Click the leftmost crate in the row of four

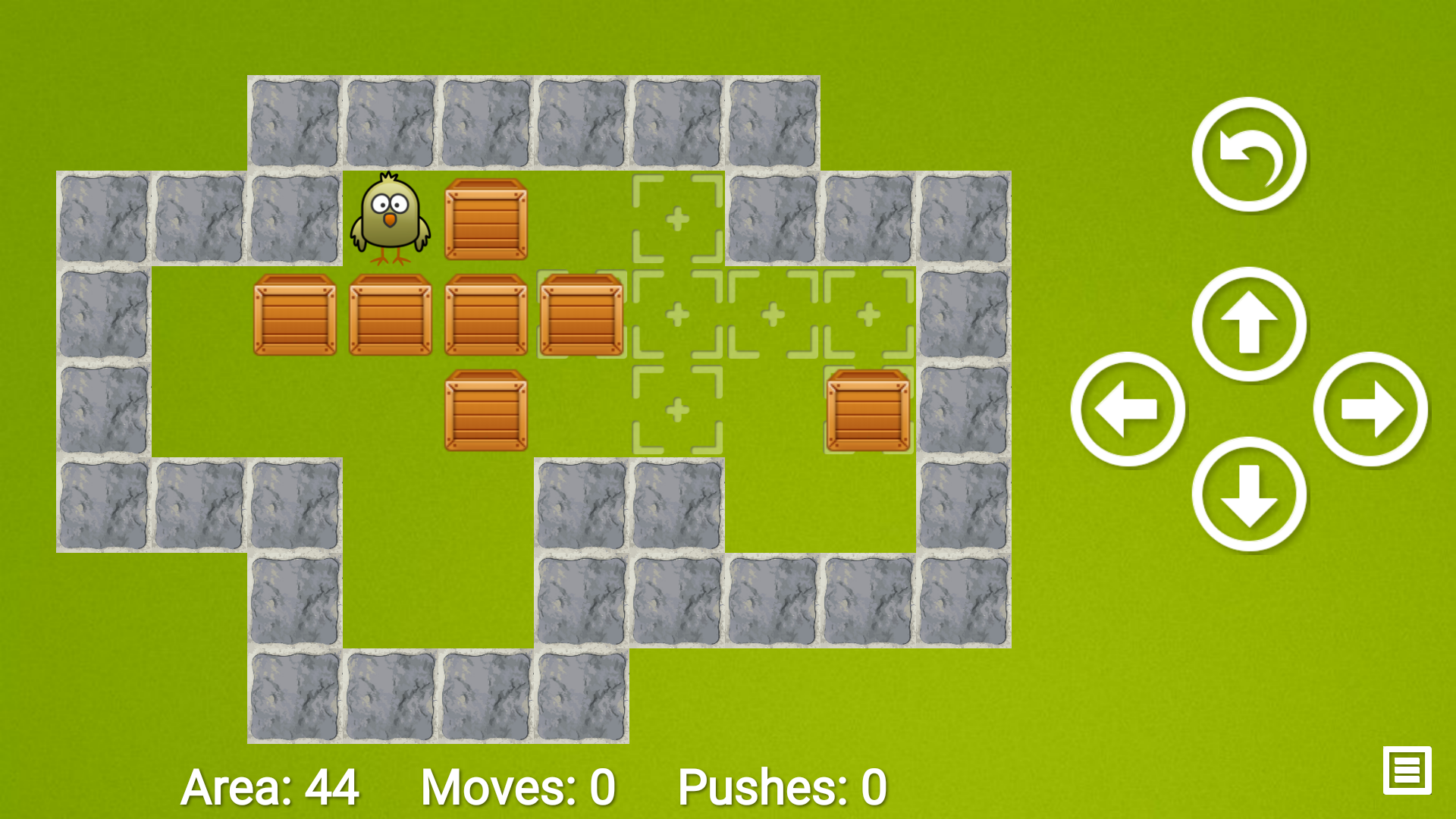point(294,313)
